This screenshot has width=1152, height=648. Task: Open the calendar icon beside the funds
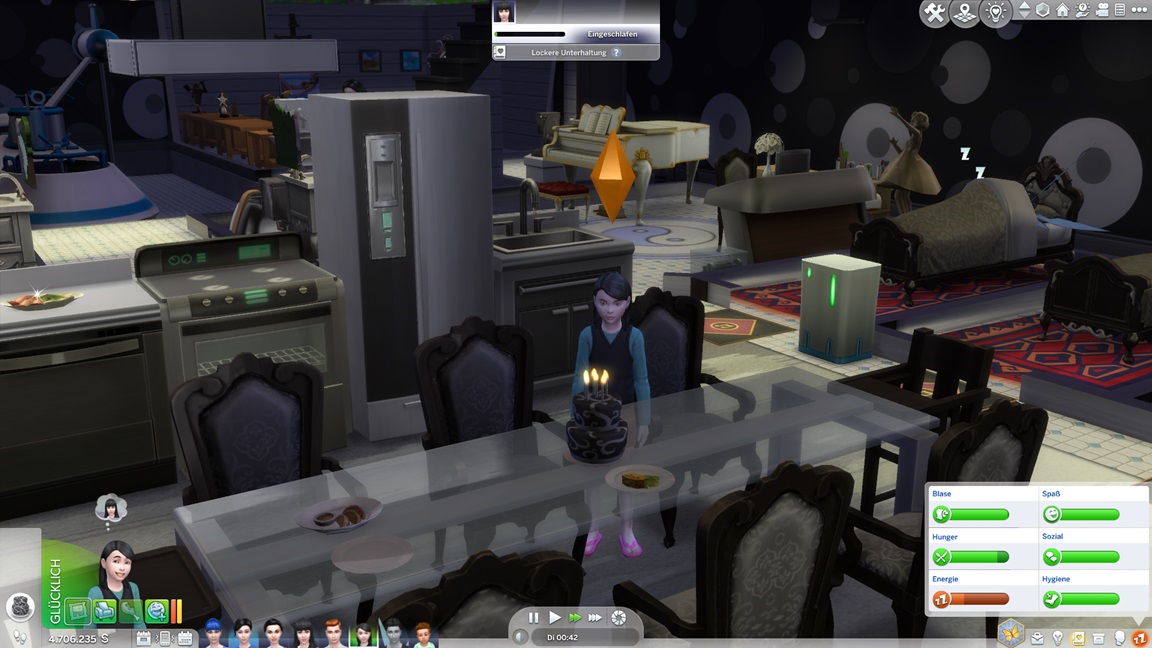143,638
